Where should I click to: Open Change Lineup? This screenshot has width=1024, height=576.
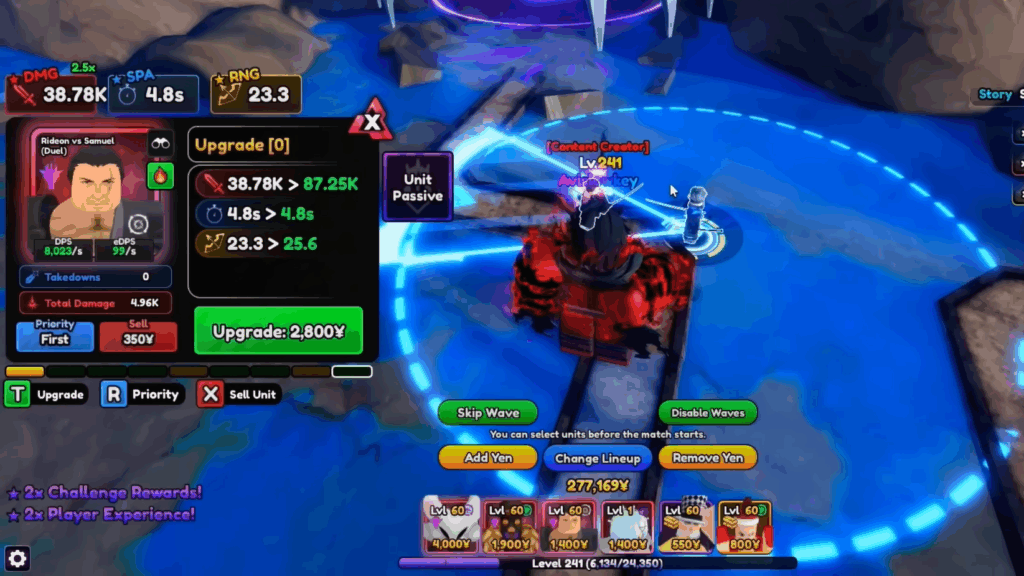(x=598, y=458)
